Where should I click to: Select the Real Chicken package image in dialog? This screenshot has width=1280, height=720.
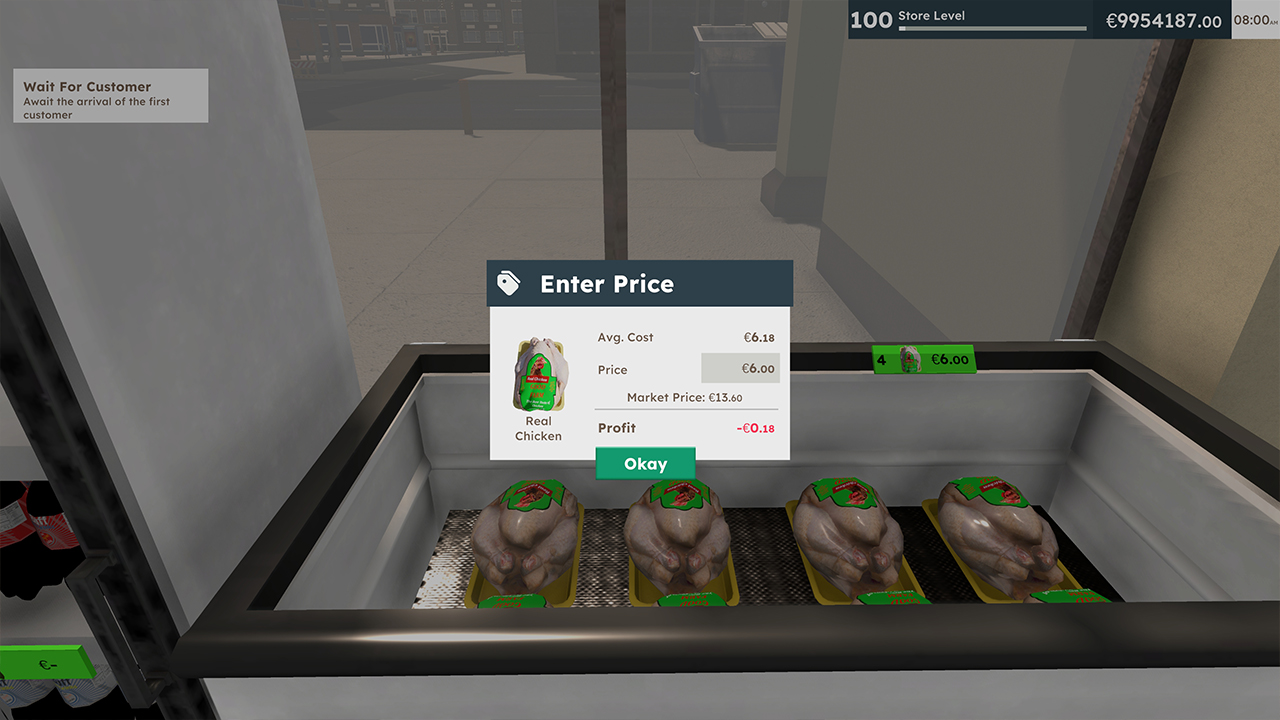click(537, 370)
